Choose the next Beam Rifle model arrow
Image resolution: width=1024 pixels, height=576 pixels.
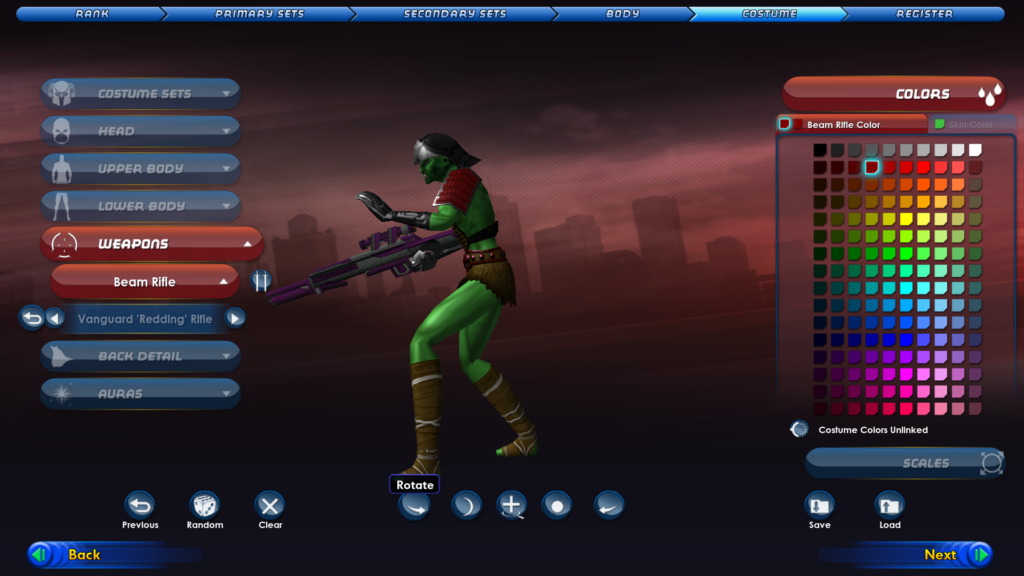(235, 319)
